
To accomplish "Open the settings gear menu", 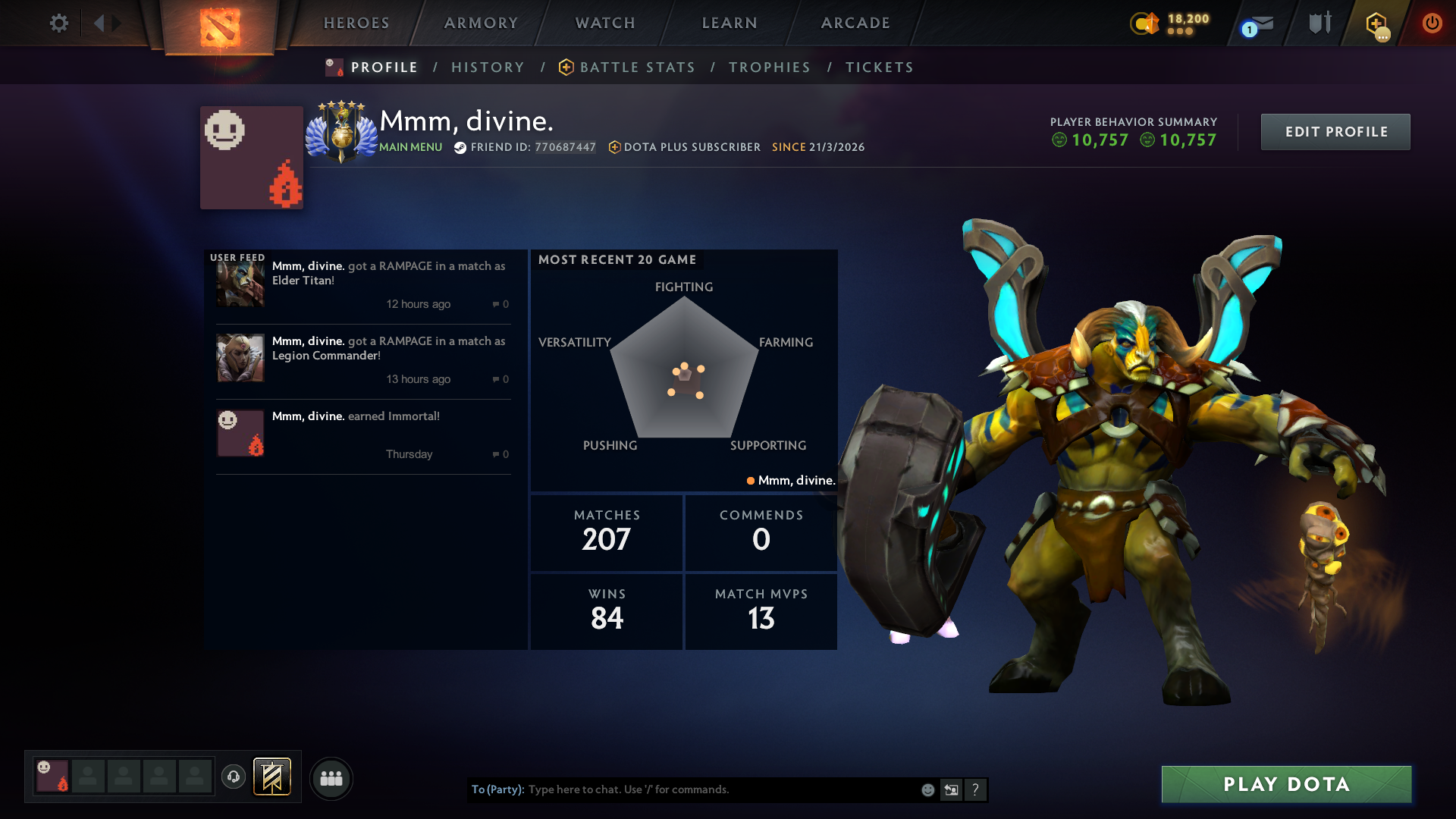I will pyautogui.click(x=59, y=24).
